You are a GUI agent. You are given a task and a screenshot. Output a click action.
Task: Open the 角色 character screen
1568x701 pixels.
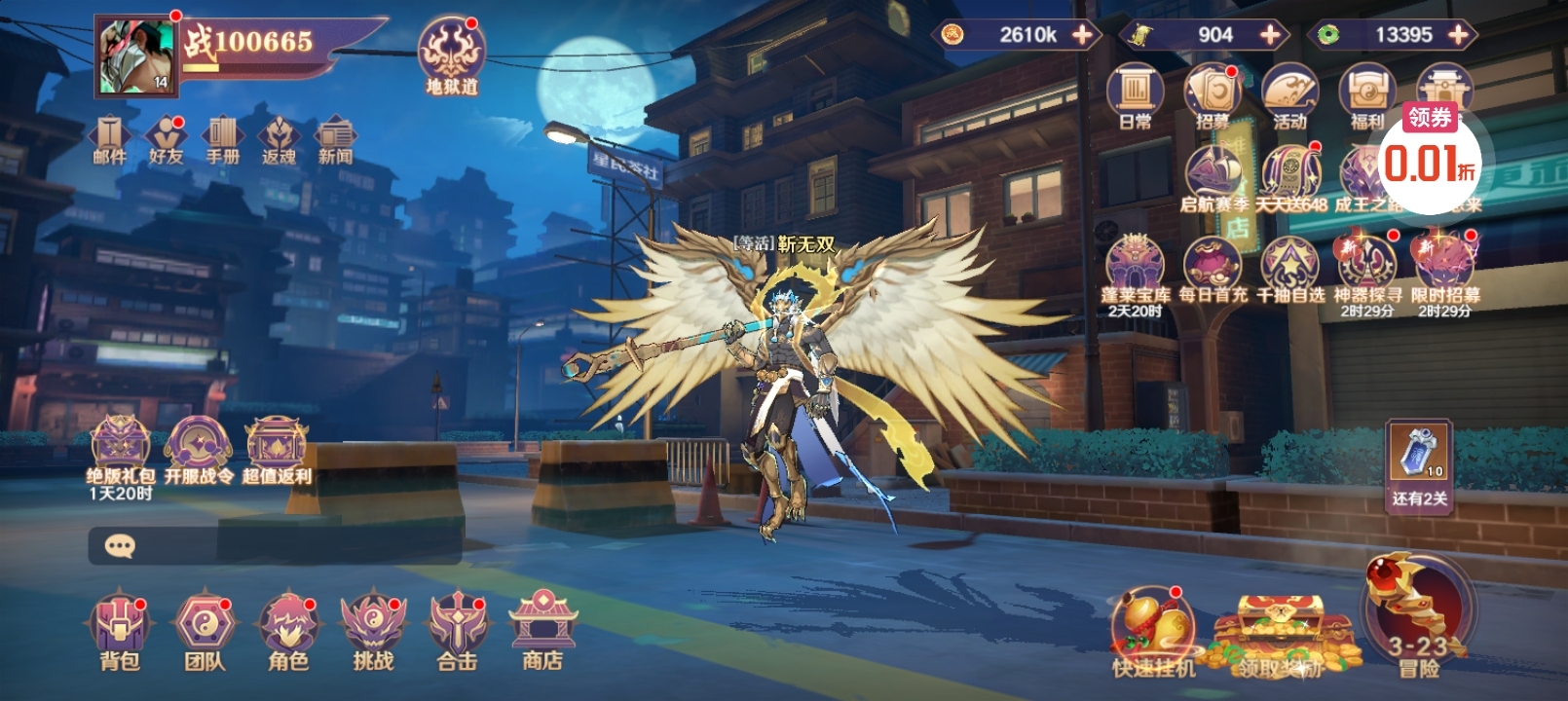(x=288, y=628)
